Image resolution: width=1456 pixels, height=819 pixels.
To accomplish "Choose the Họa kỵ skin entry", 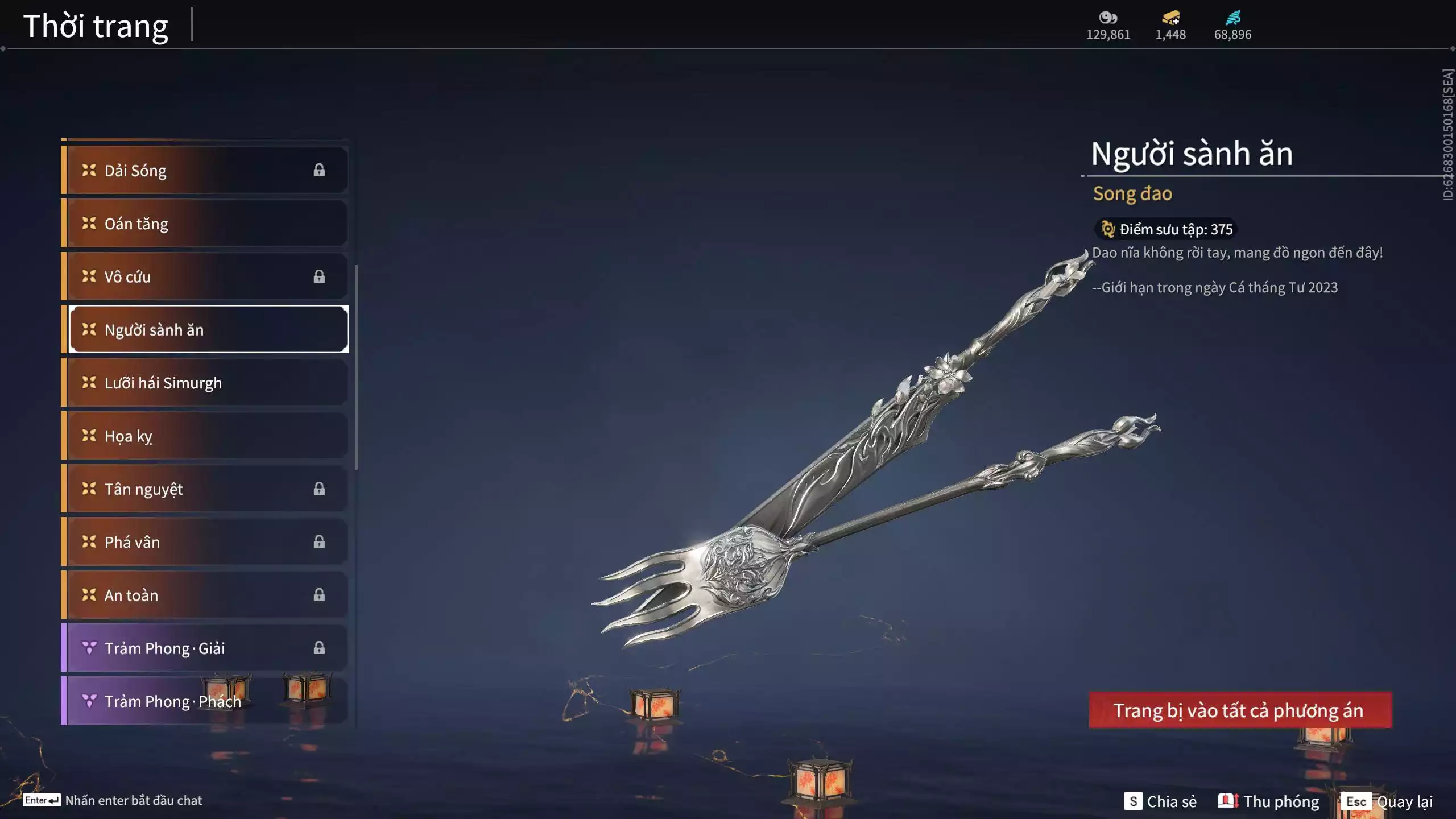I will 205,436.
